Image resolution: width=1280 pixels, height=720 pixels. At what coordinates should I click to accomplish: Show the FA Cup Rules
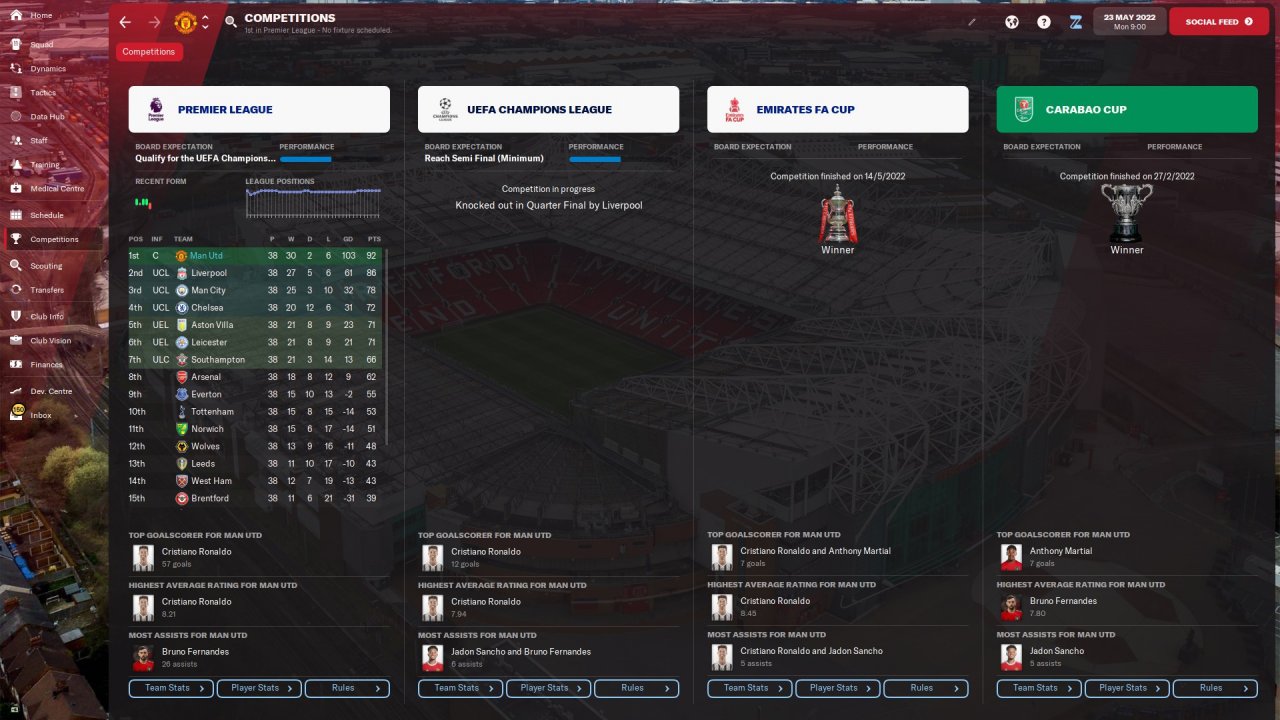pos(926,688)
